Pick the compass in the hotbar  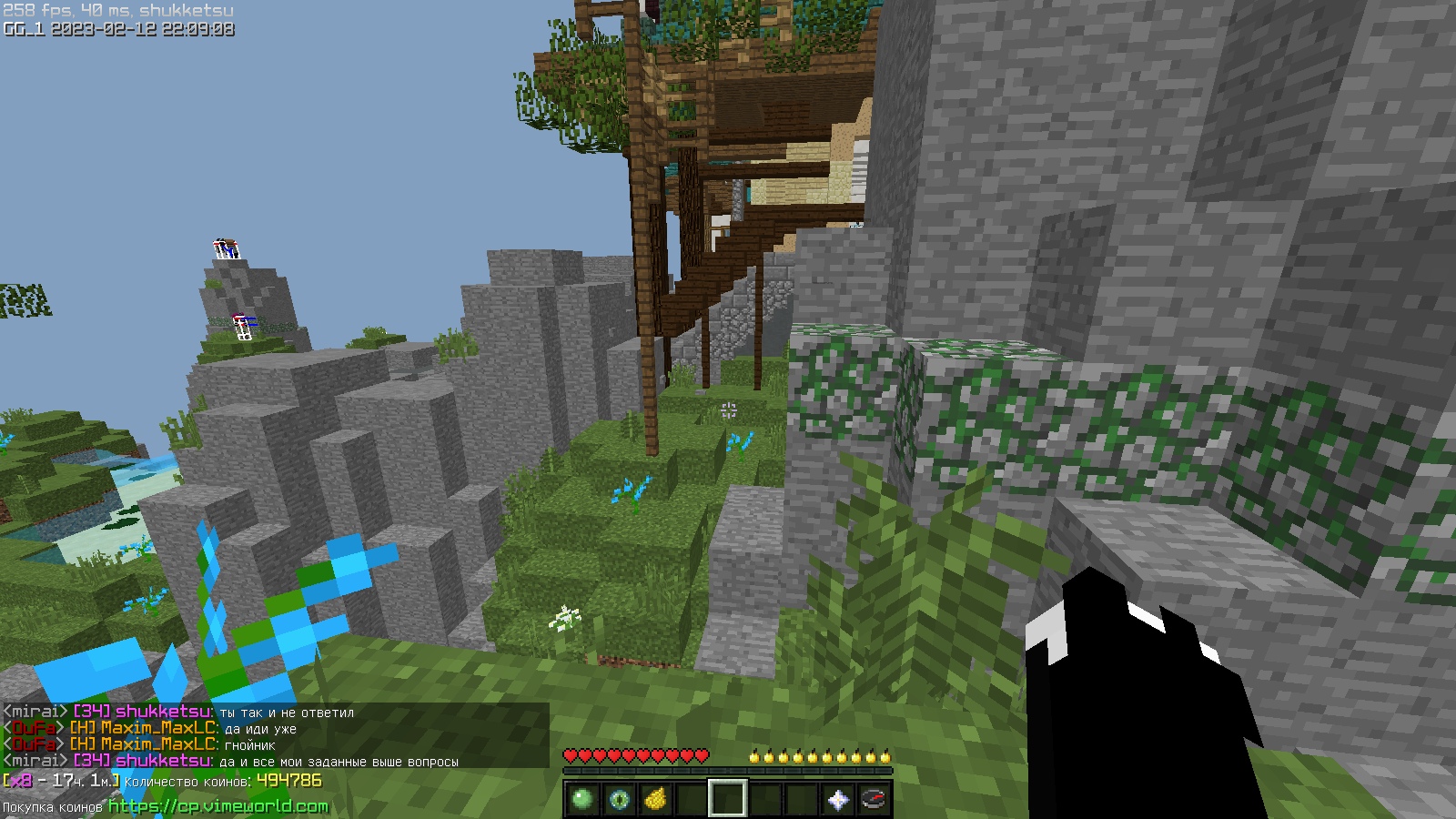click(x=874, y=800)
